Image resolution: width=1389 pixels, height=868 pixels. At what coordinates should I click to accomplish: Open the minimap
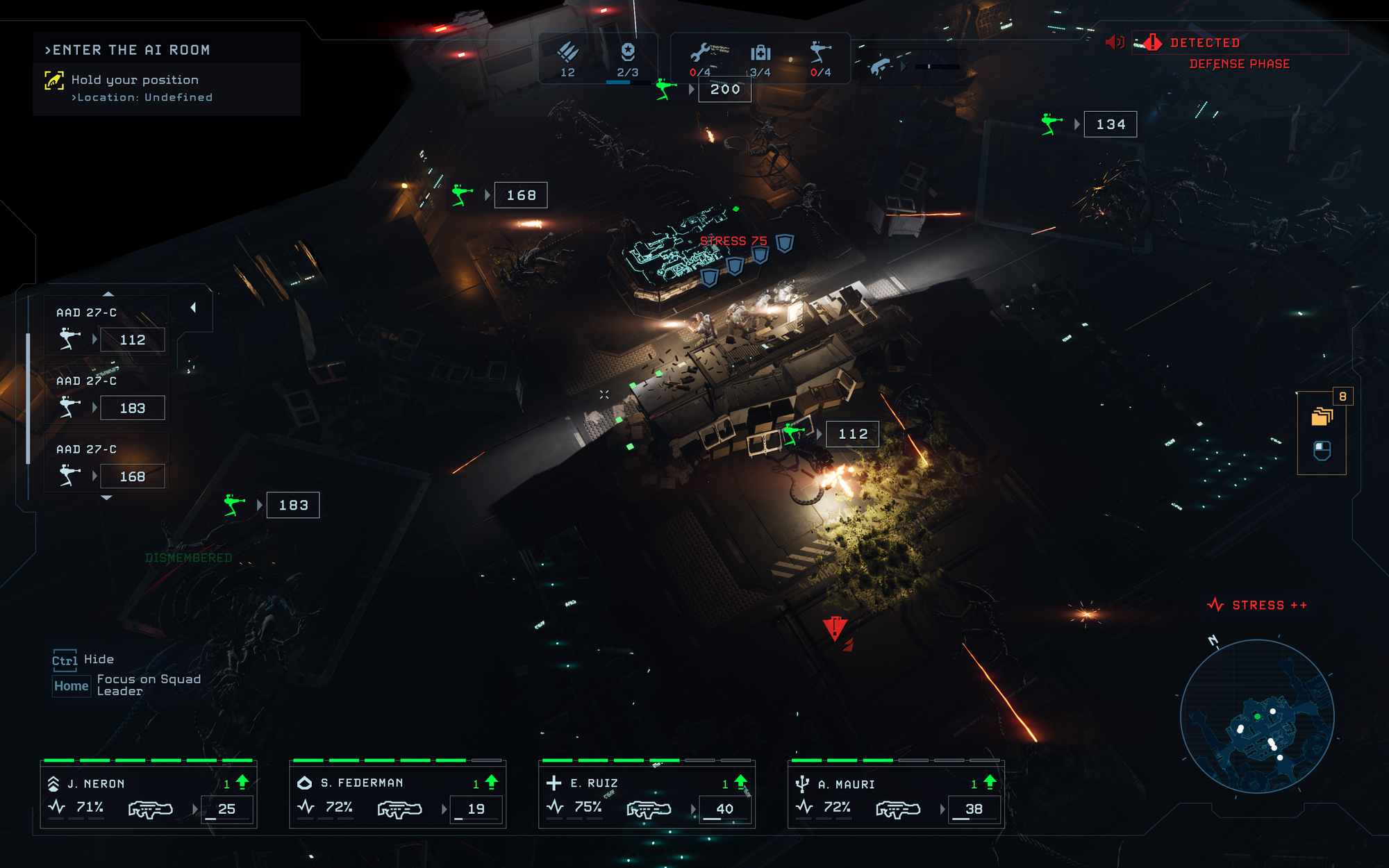(x=1257, y=716)
